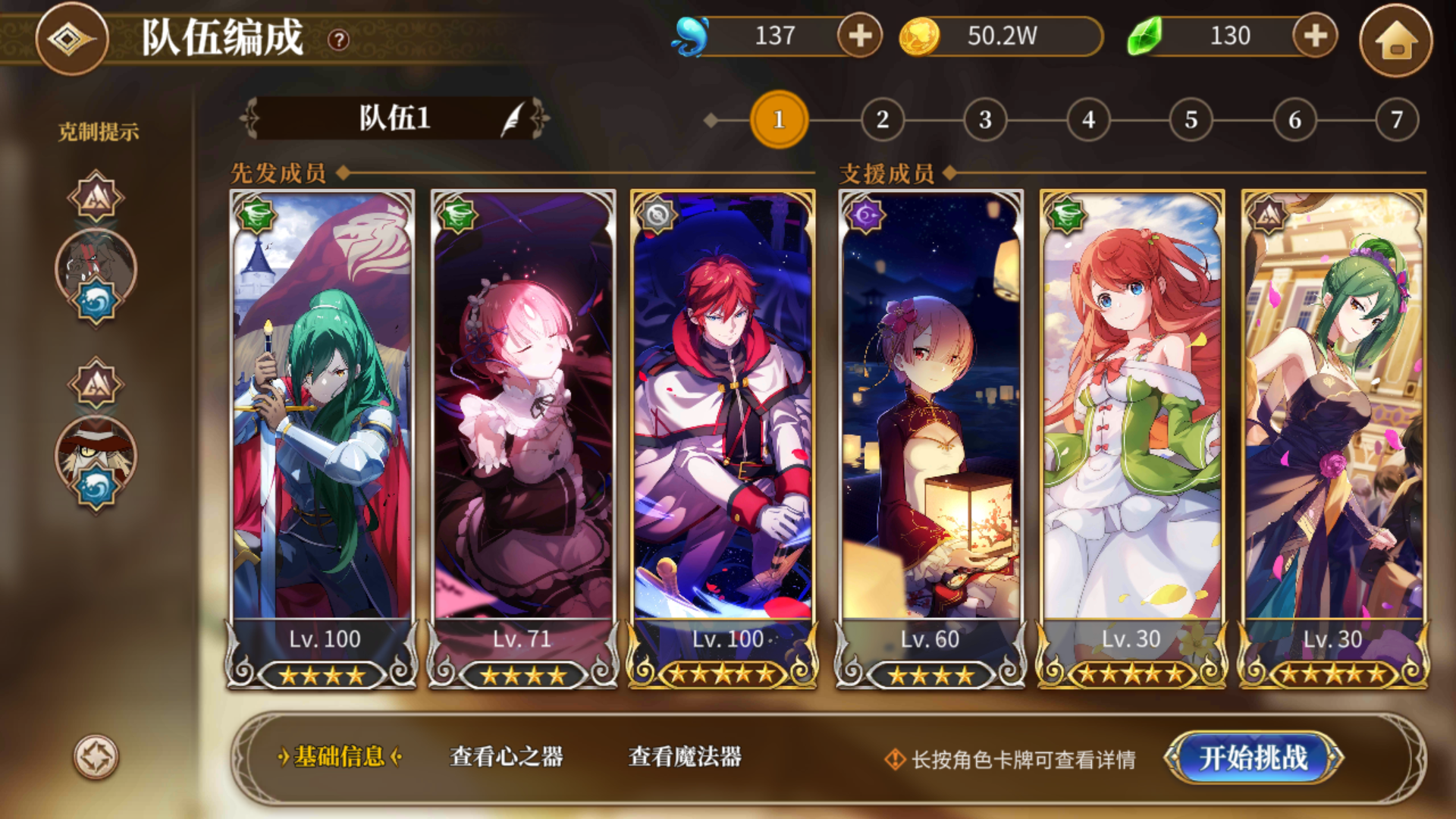This screenshot has width=1456, height=819.
Task: Click the gold coin currency display
Action: point(1001,34)
